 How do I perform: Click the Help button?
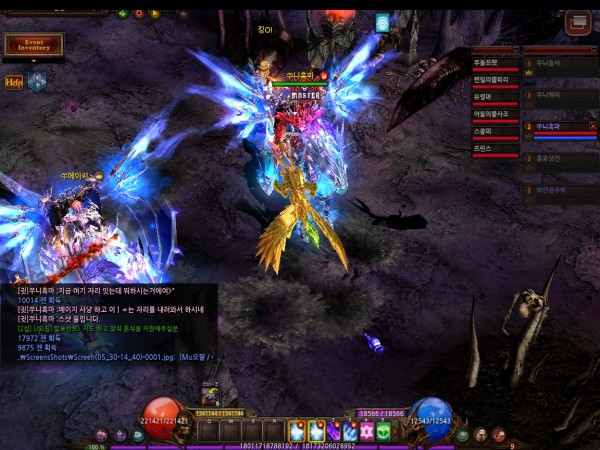click(14, 83)
